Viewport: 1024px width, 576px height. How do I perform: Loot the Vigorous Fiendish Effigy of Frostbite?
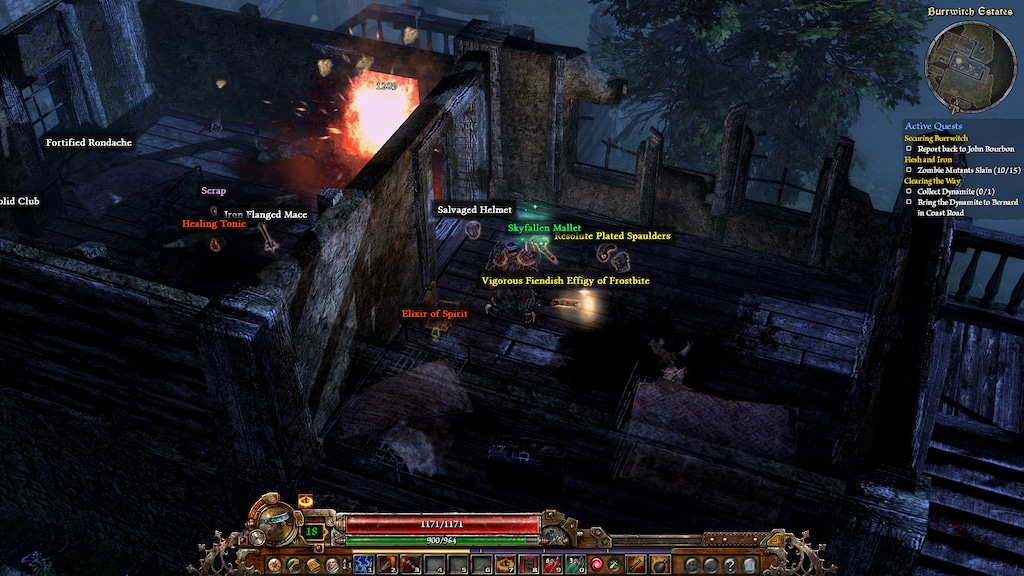565,281
